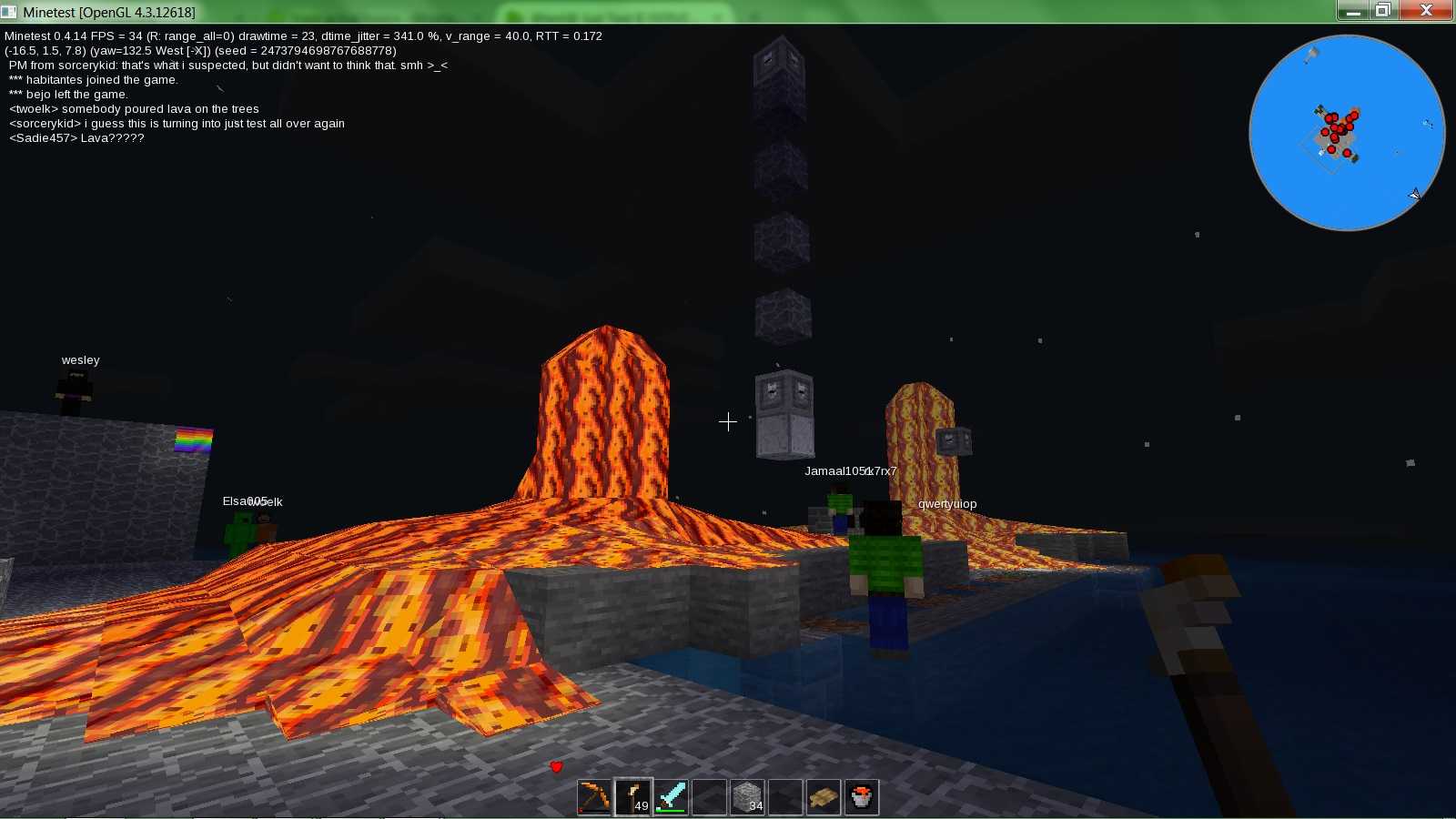The height and width of the screenshot is (819, 1456).
Task: Select the stone block stack of 34
Action: coord(747,796)
